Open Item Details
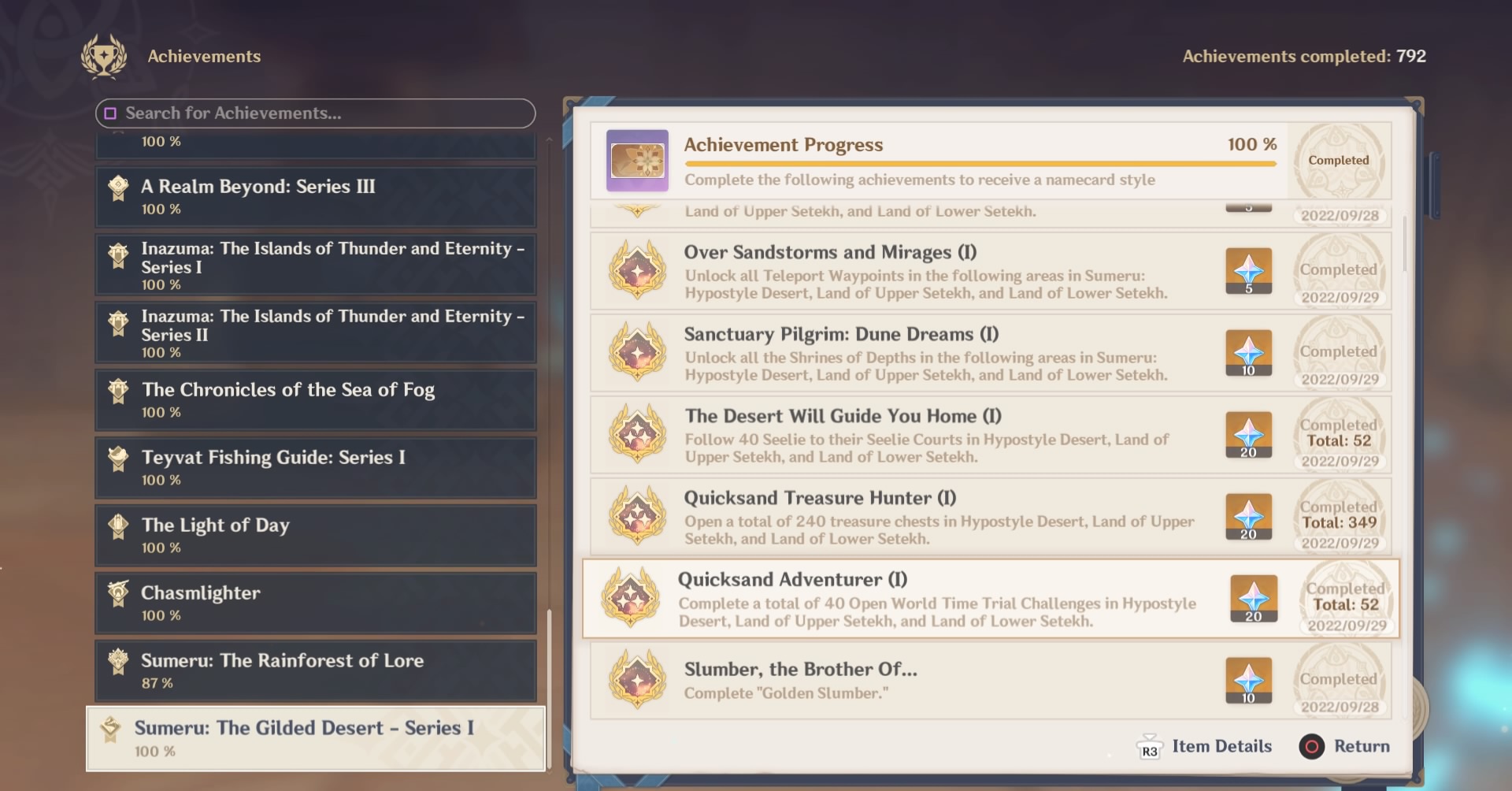 pyautogui.click(x=1221, y=746)
